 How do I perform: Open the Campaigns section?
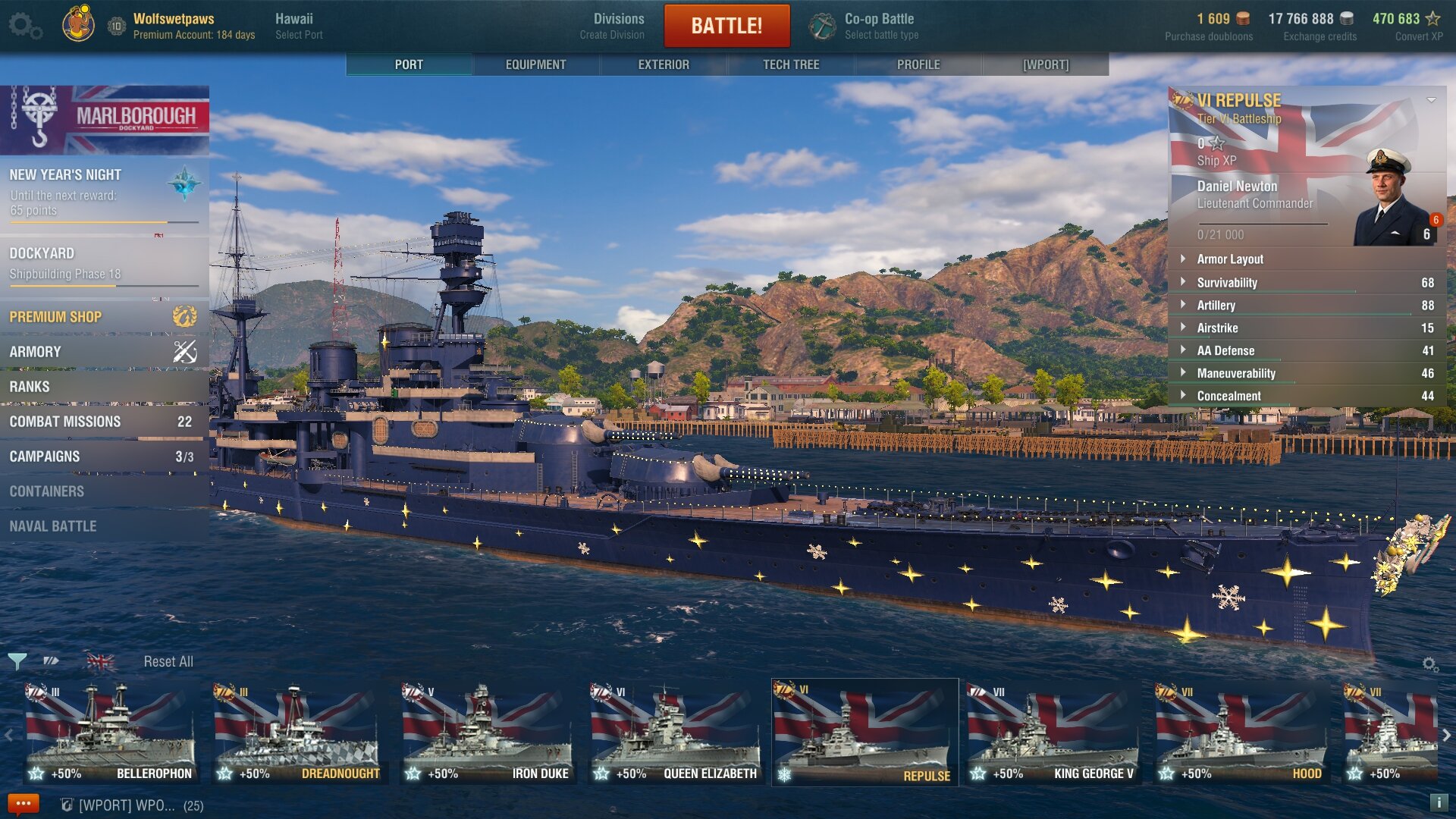[104, 457]
